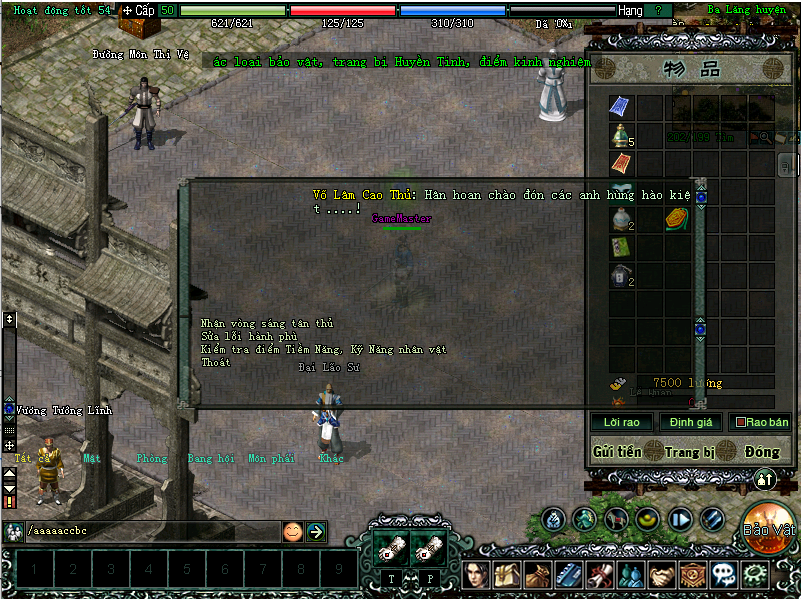Select the "Mật" private chat tab
The height and width of the screenshot is (599, 801).
pos(92,458)
